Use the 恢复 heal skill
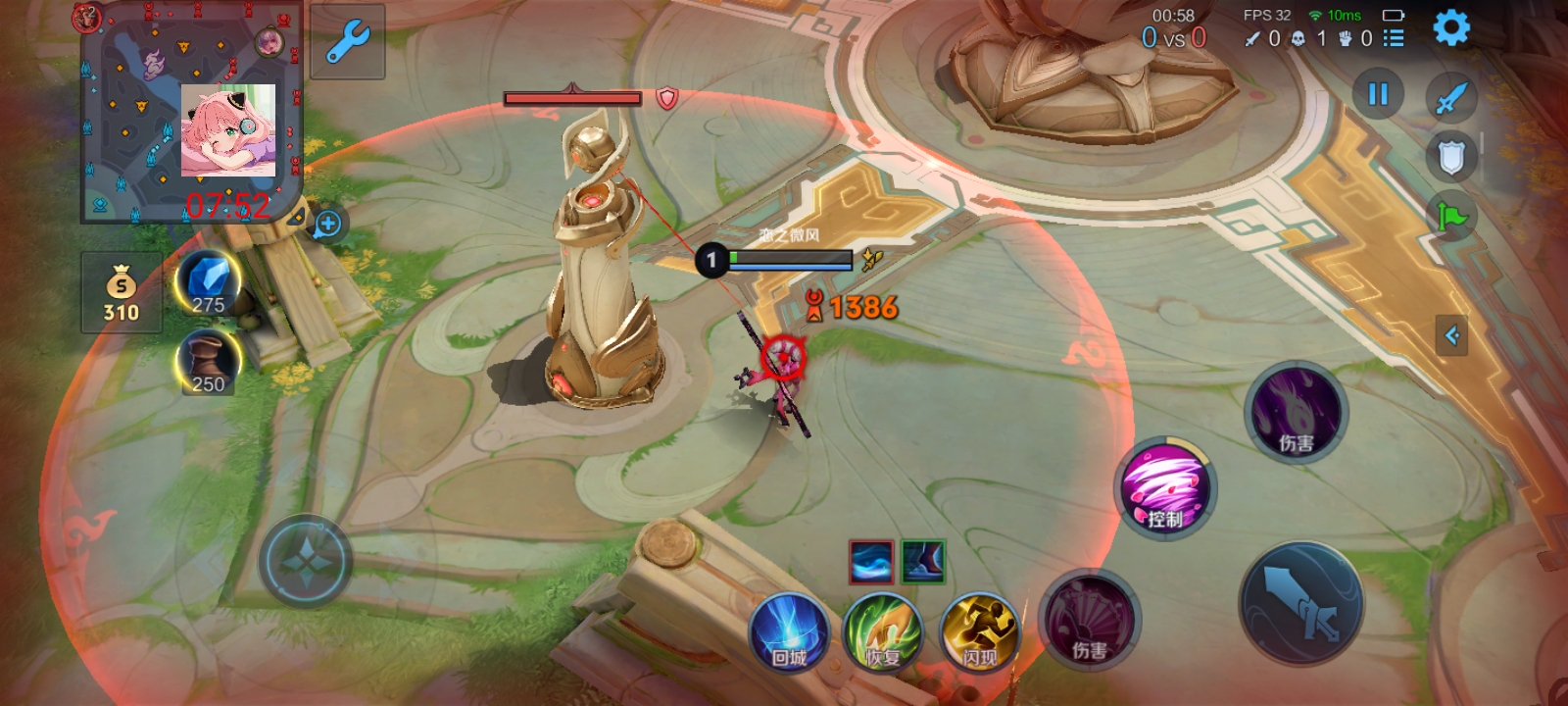The height and width of the screenshot is (706, 1568). tap(883, 632)
